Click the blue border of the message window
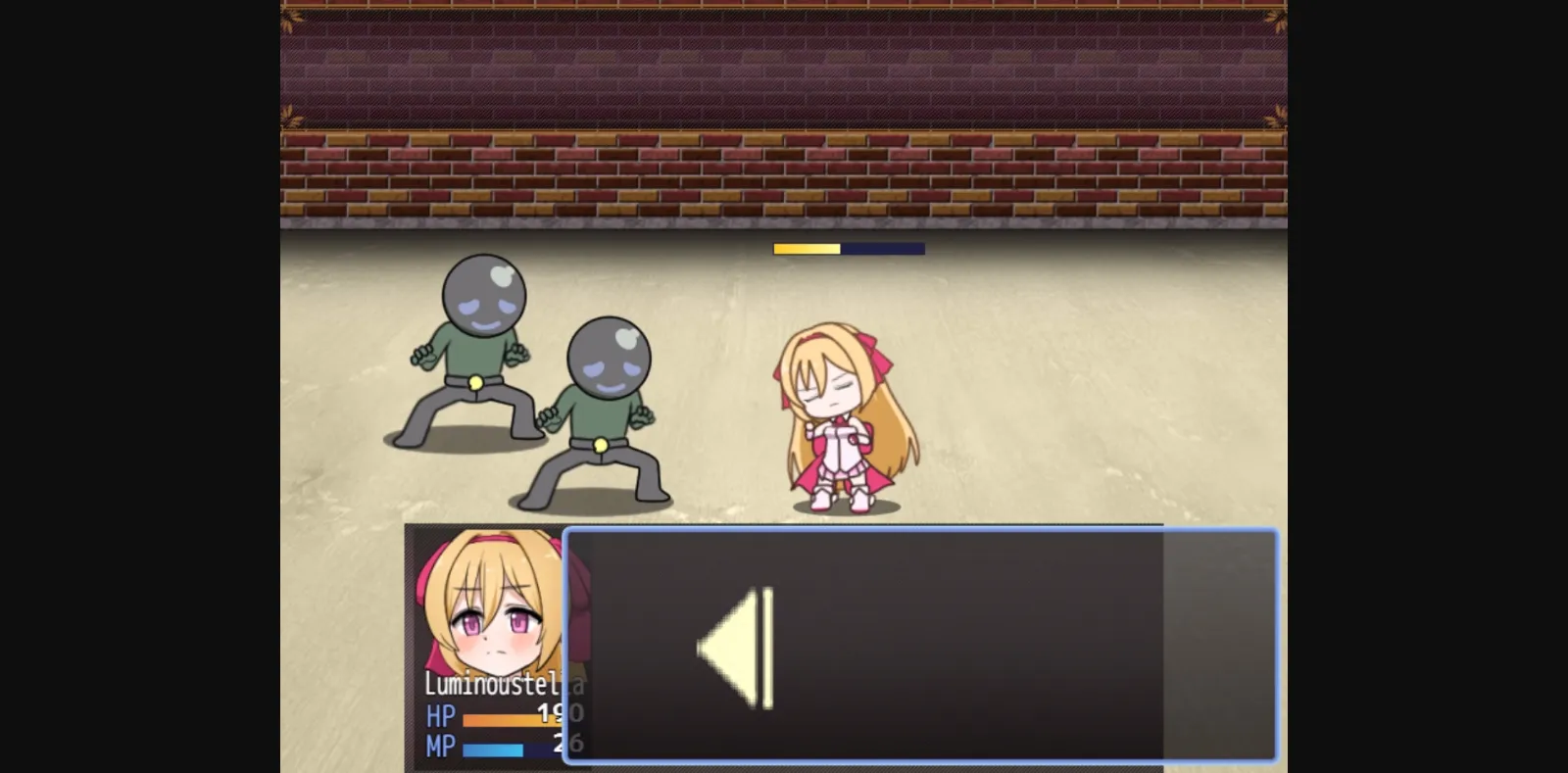 921,534
